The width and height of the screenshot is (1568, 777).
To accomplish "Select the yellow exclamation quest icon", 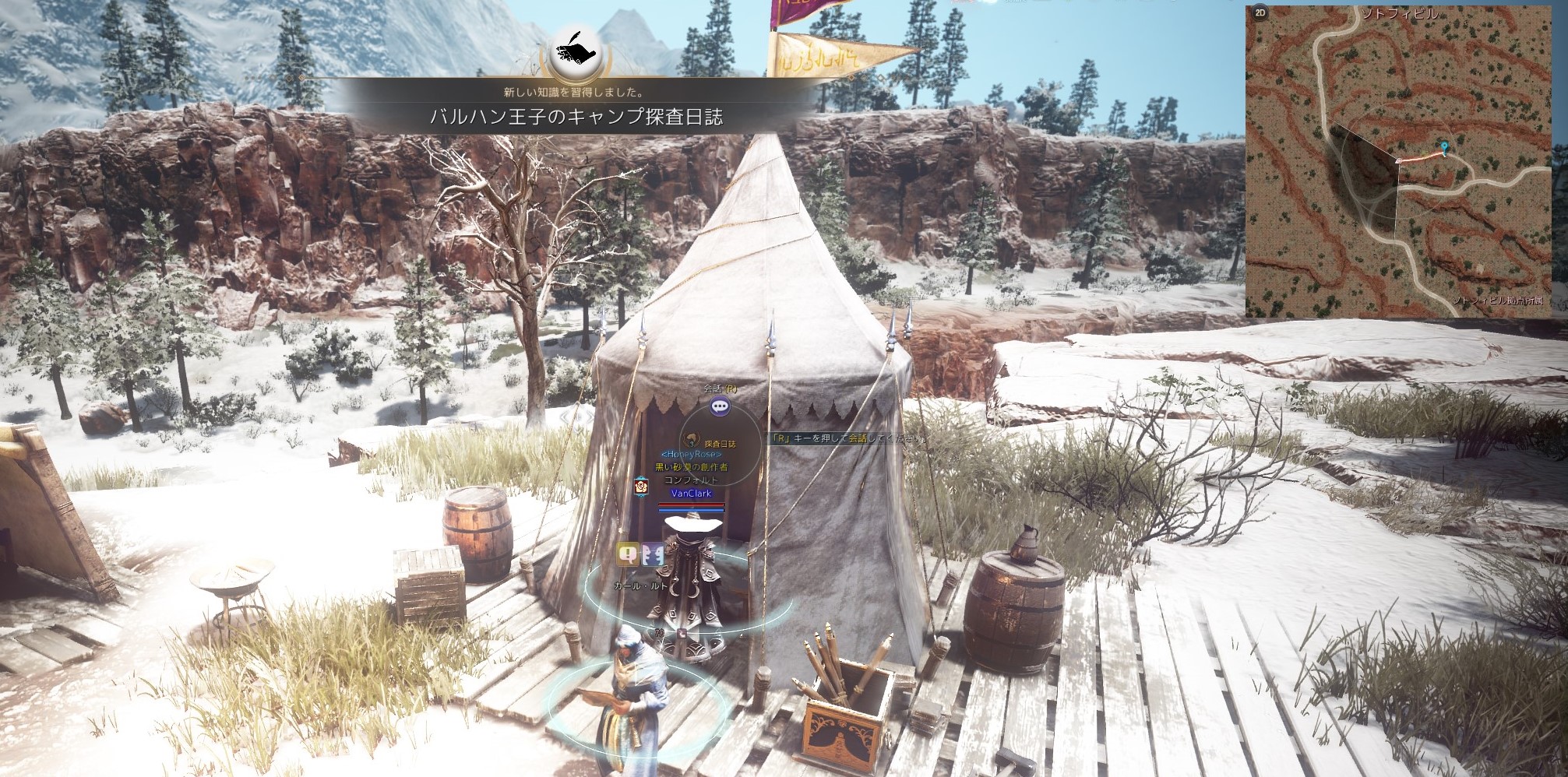I will (628, 554).
